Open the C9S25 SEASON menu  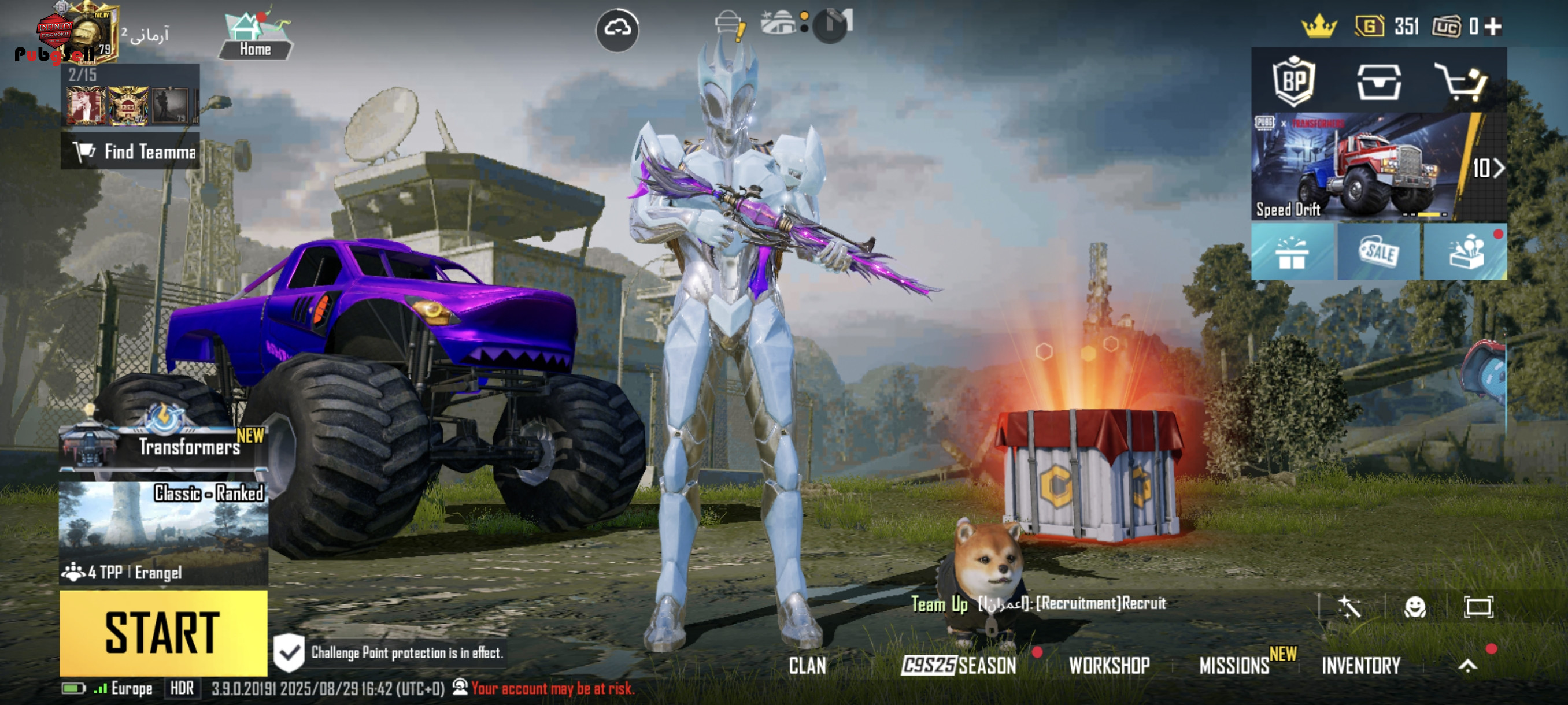tap(959, 666)
